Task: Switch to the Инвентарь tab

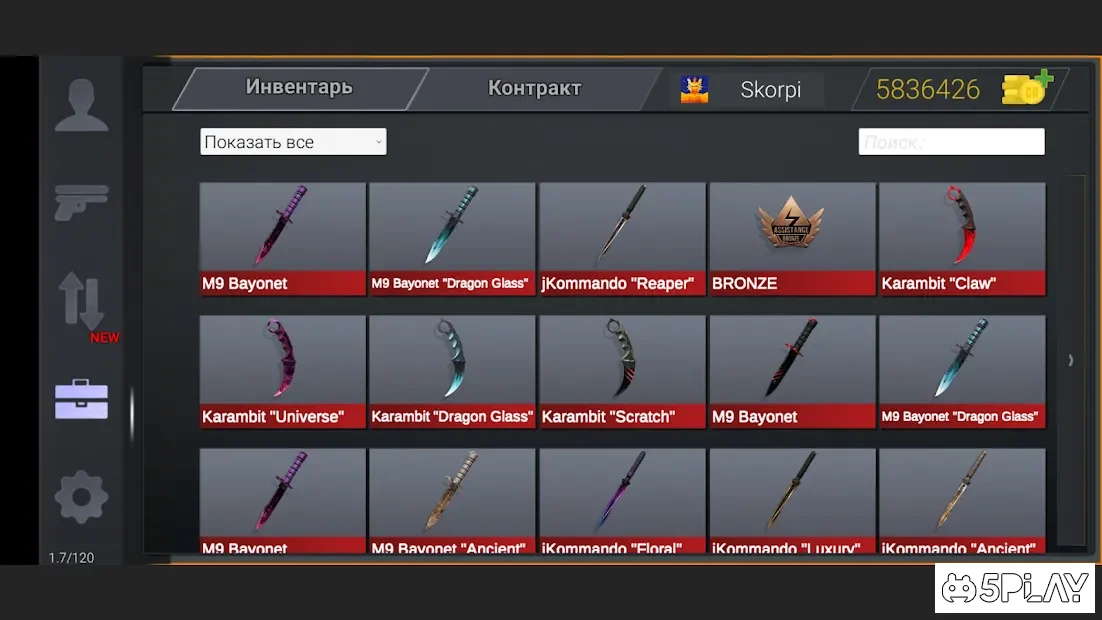Action: click(299, 88)
